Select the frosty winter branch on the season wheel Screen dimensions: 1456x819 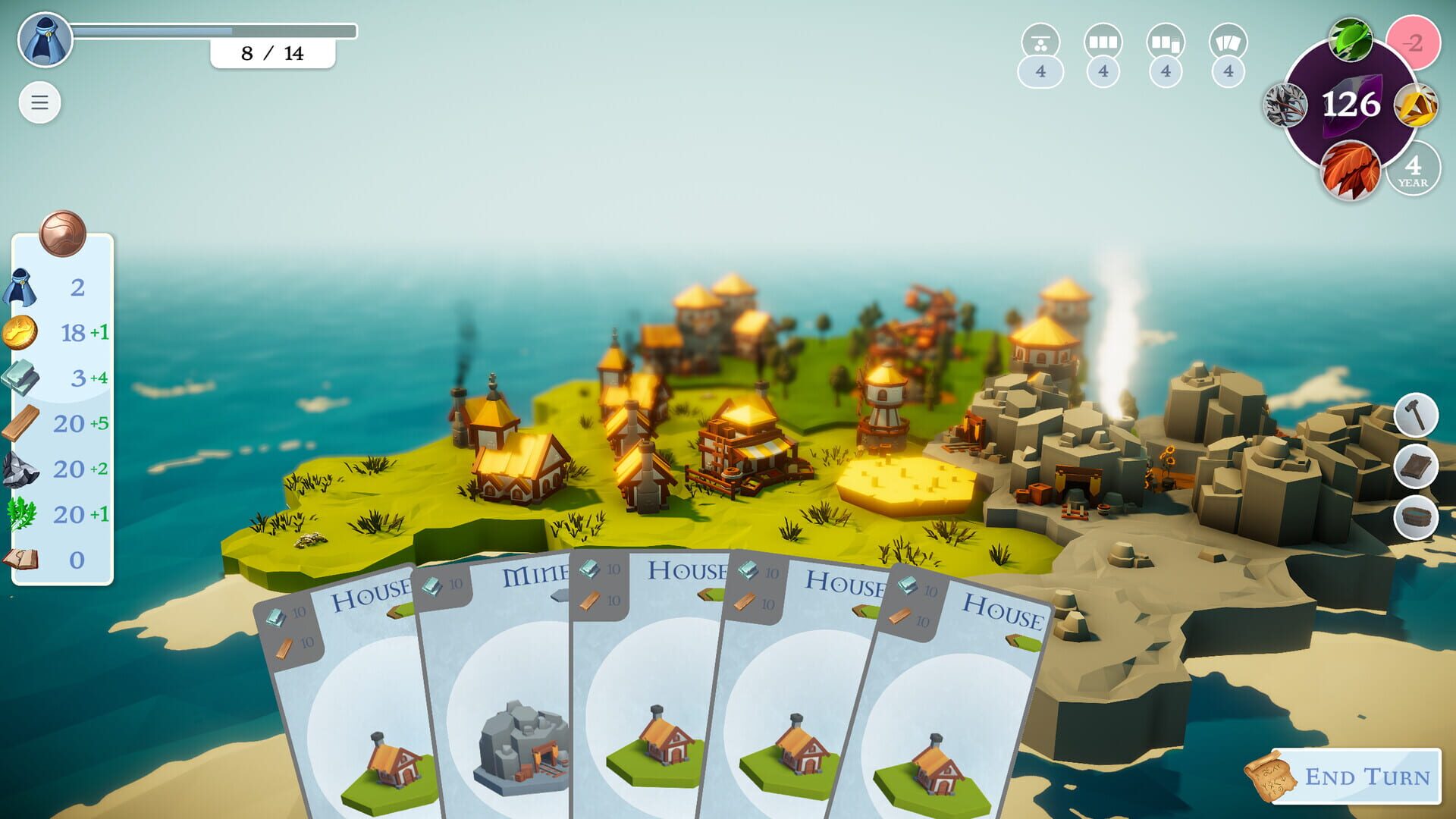pos(1285,106)
